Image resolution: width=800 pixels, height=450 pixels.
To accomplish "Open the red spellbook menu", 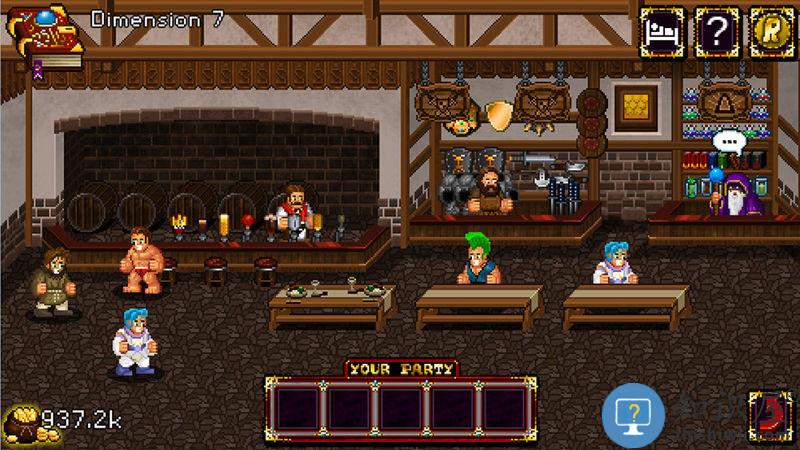I will pyautogui.click(x=43, y=36).
